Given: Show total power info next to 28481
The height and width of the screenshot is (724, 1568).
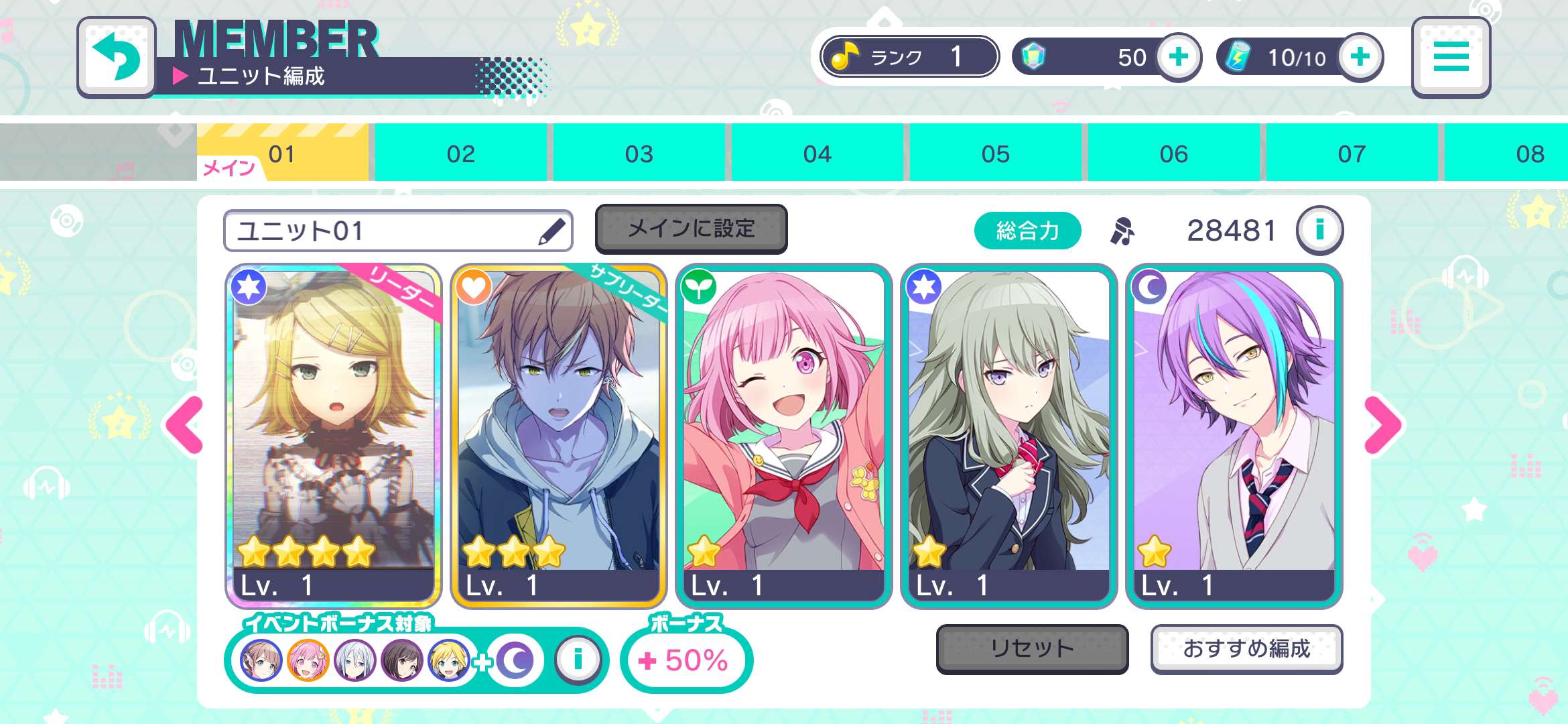Looking at the screenshot, I should click(x=1319, y=230).
